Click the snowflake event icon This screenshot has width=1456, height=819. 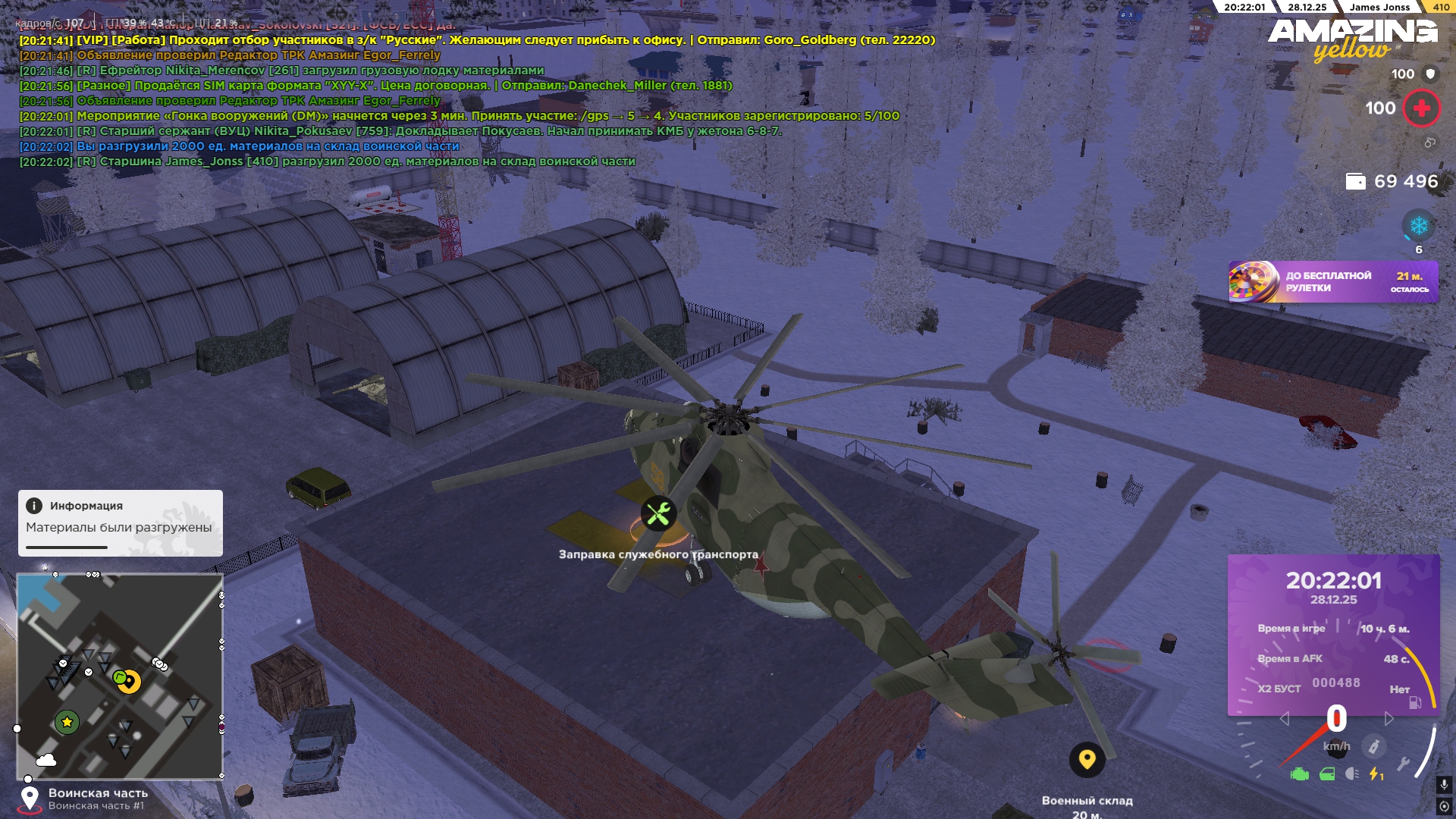(1418, 226)
